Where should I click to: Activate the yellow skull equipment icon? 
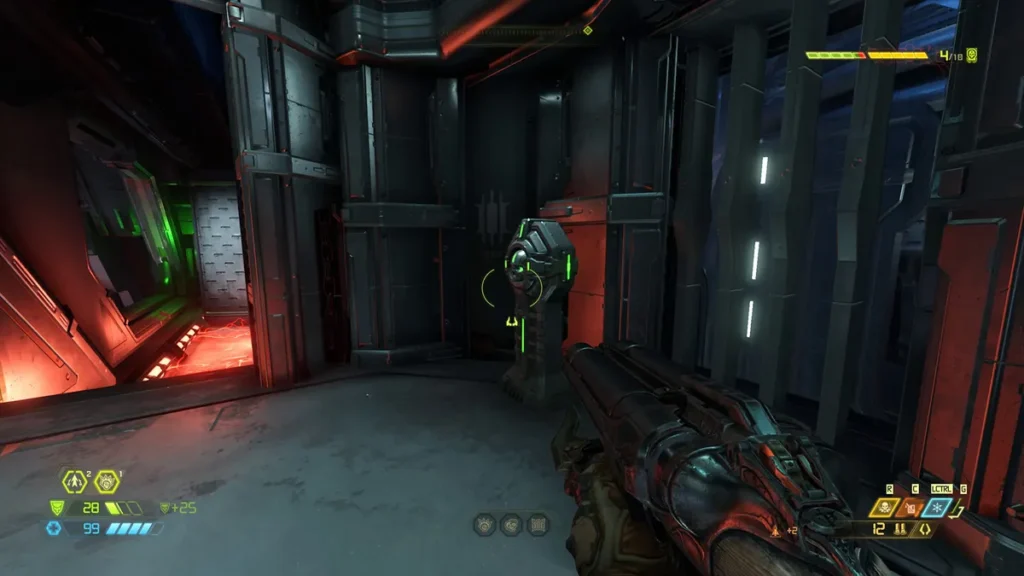coord(884,508)
